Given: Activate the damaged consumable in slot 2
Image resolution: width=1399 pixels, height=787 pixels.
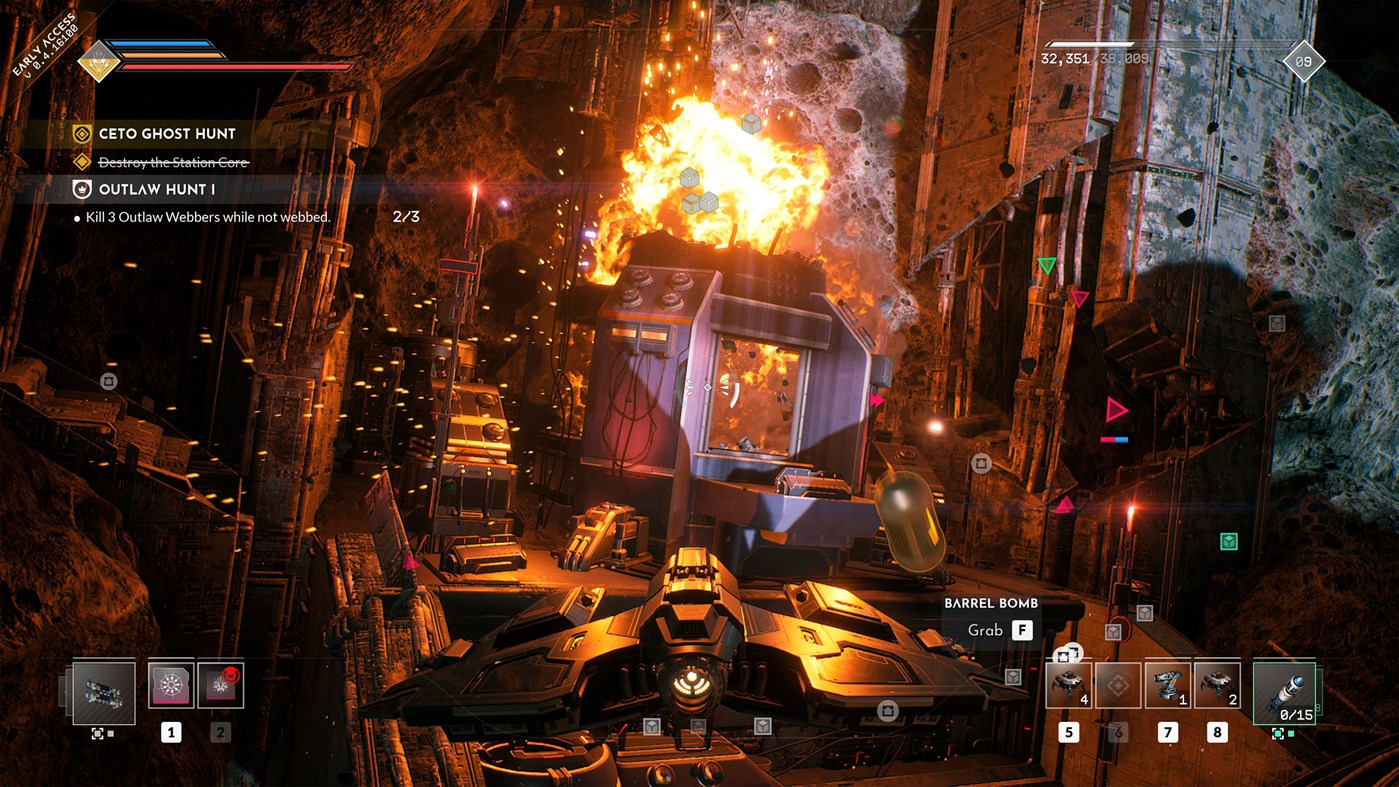Looking at the screenshot, I should (220, 684).
